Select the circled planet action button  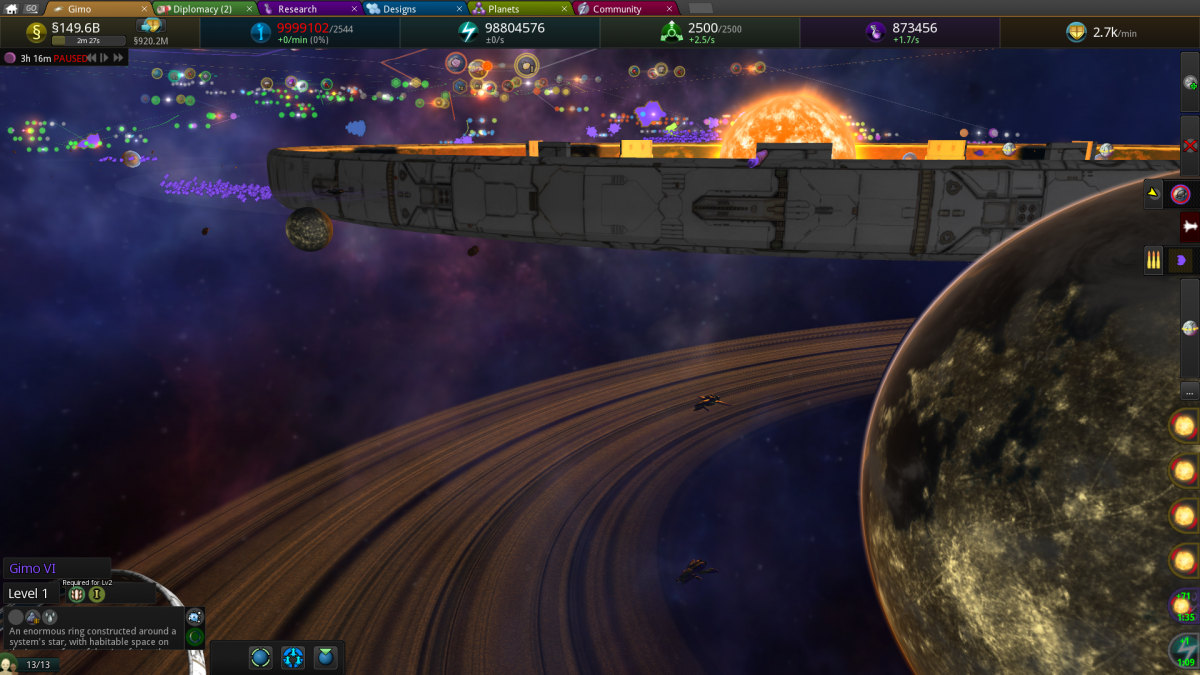click(x=260, y=657)
